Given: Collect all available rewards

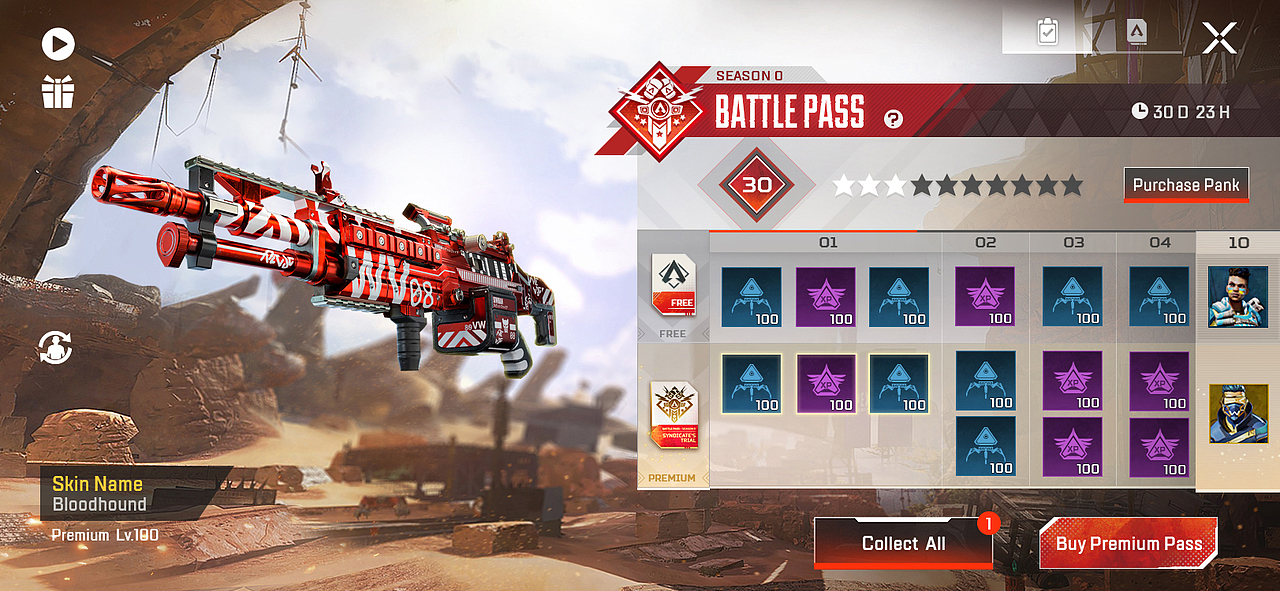Looking at the screenshot, I should click(903, 543).
